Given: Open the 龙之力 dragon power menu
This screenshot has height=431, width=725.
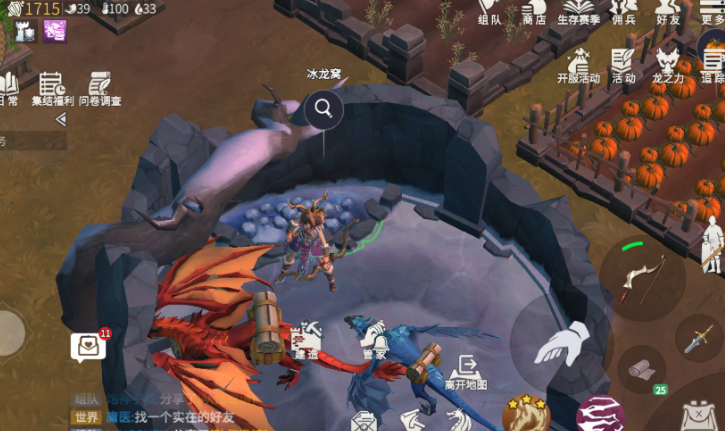Looking at the screenshot, I should pyautogui.click(x=668, y=65).
